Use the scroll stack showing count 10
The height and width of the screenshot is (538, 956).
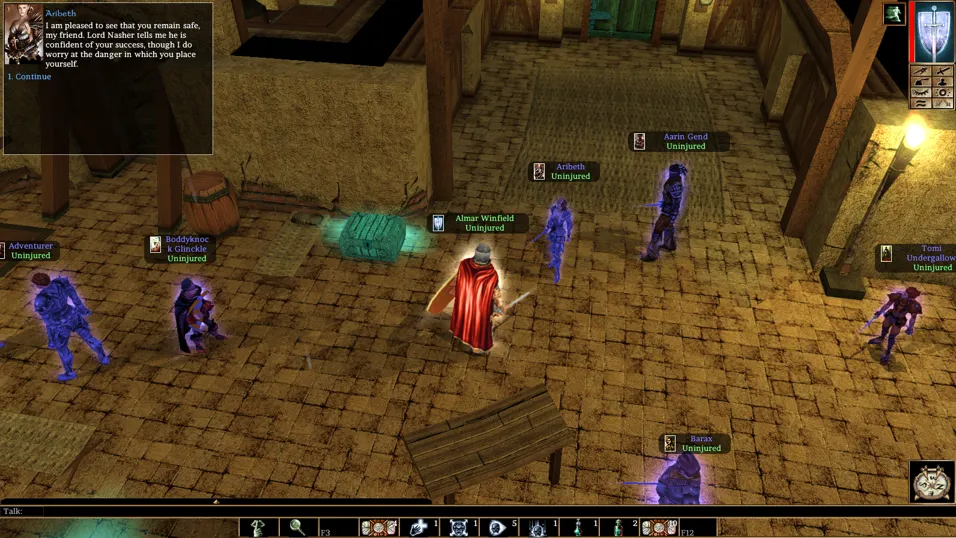pyautogui.click(x=658, y=527)
